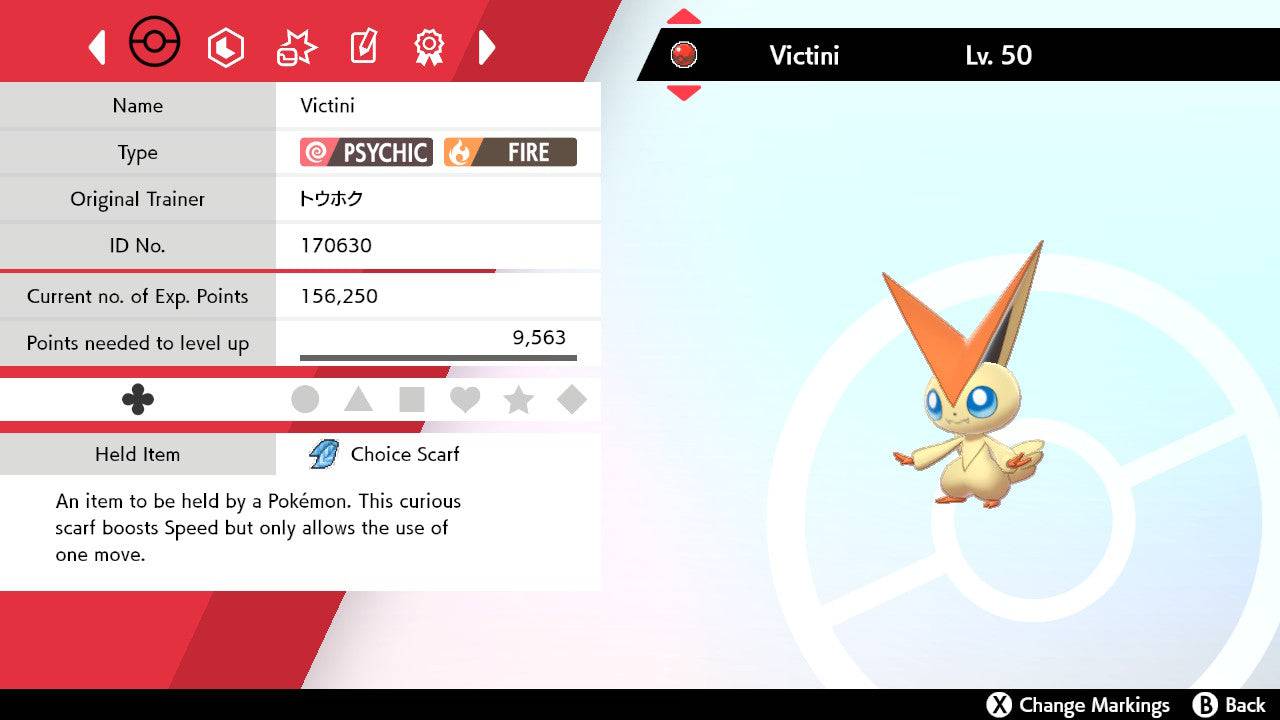1280x720 pixels.
Task: Toggle the circle marking
Action: (305, 400)
